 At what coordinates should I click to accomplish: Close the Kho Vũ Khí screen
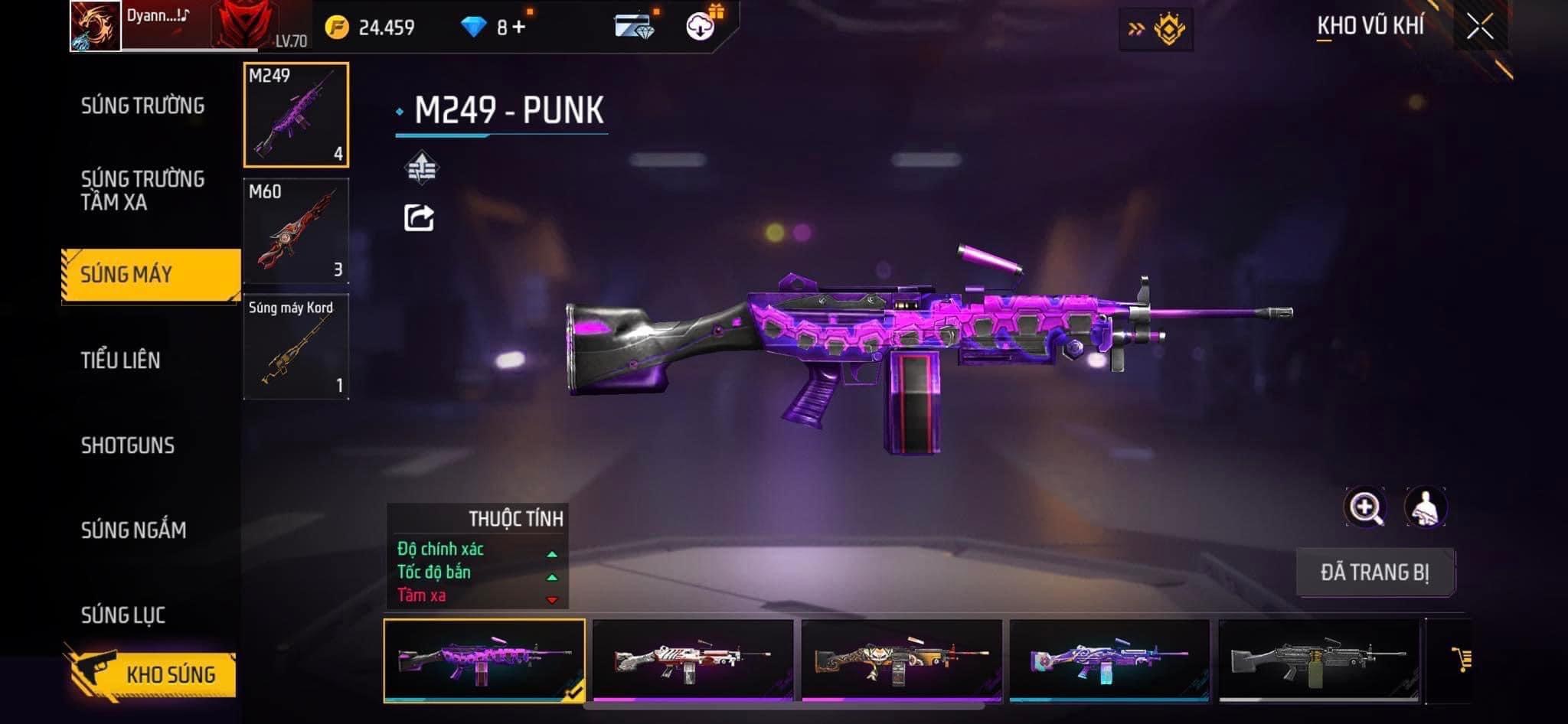tap(1479, 28)
